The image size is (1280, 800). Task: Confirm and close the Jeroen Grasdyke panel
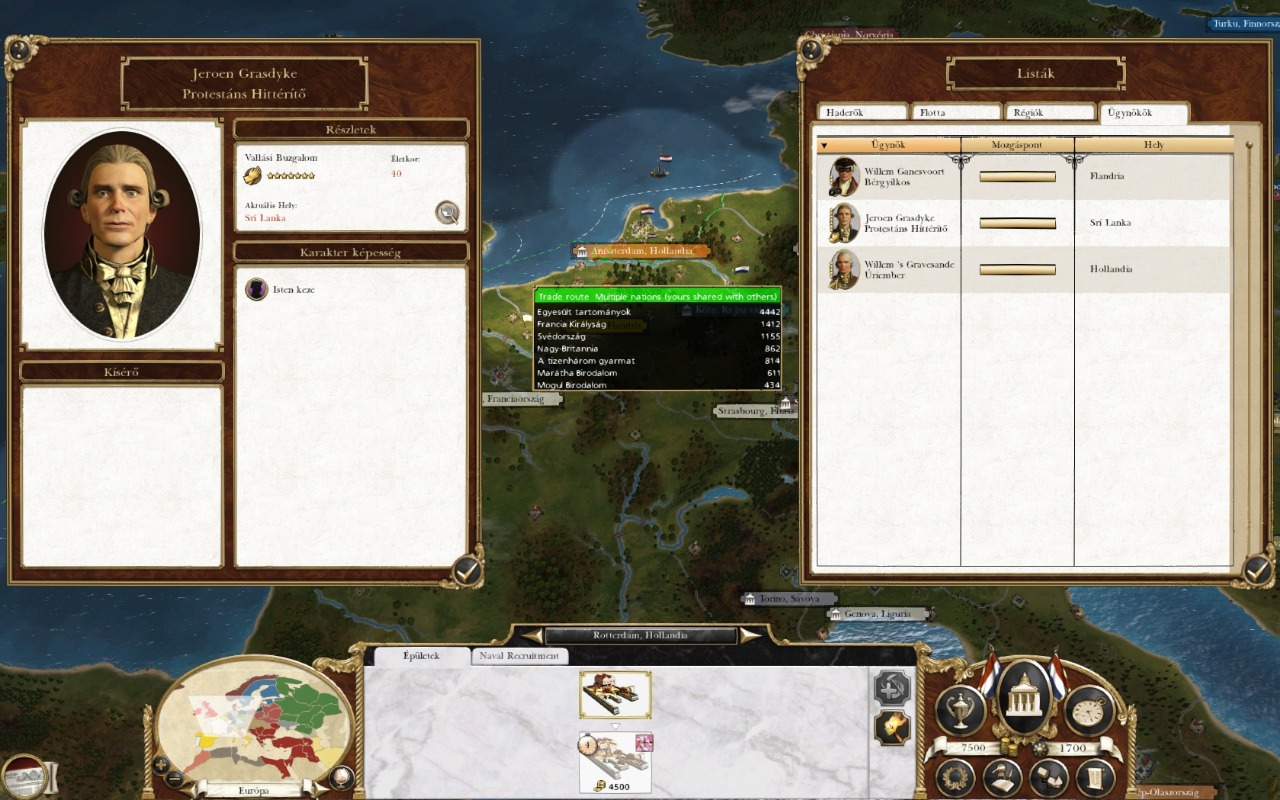466,570
